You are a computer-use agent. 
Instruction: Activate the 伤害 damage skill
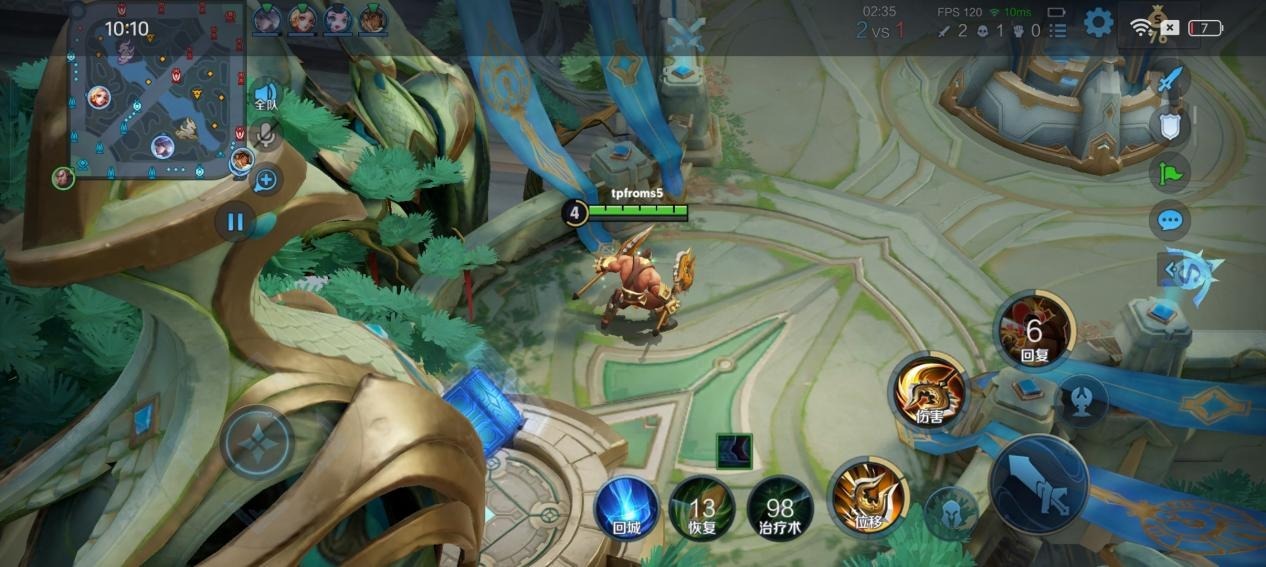pyautogui.click(x=930, y=391)
